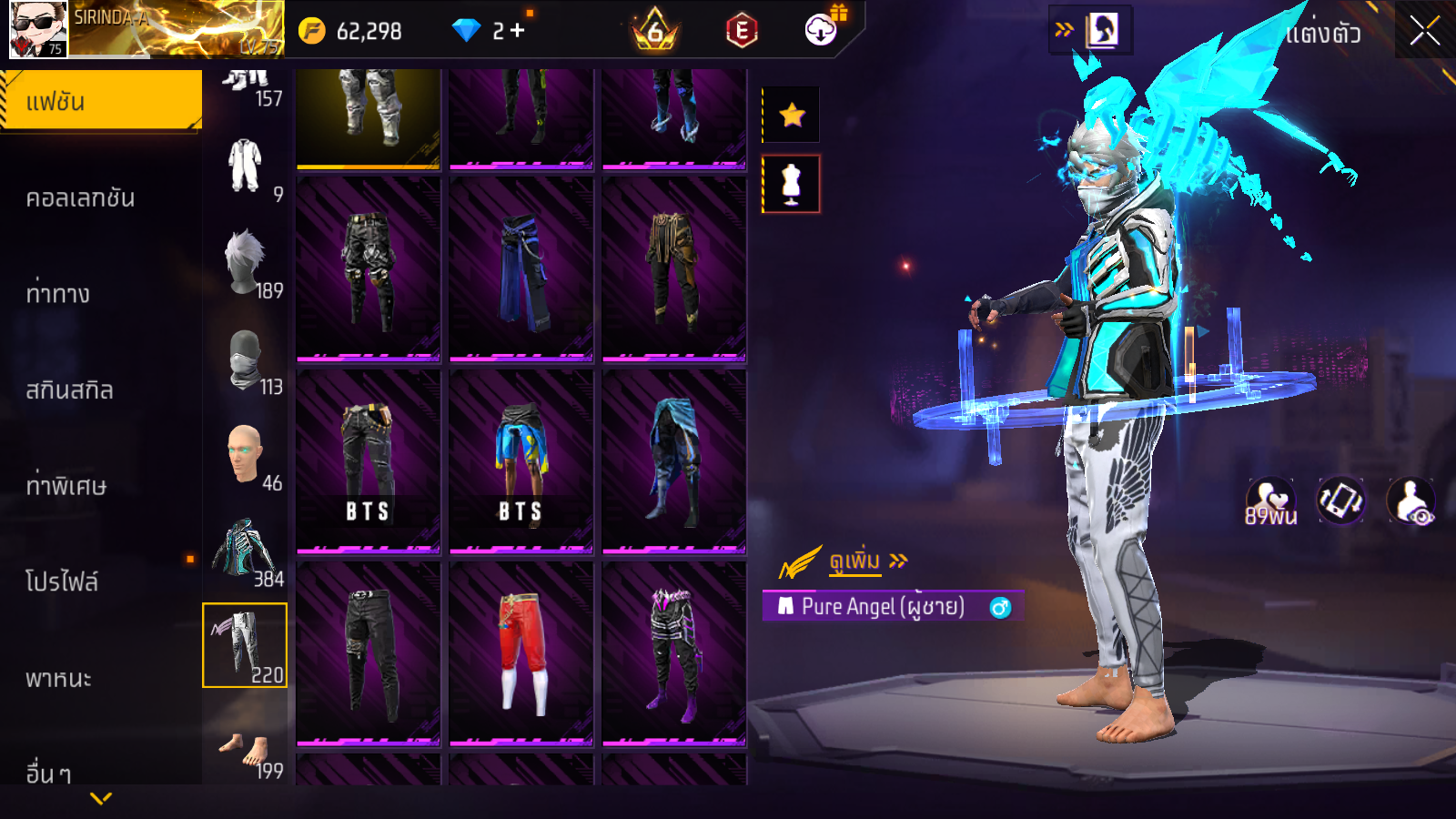Viewport: 1456px width, 819px height.
Task: Switch to the แฟชัน tab
Action: [101, 101]
